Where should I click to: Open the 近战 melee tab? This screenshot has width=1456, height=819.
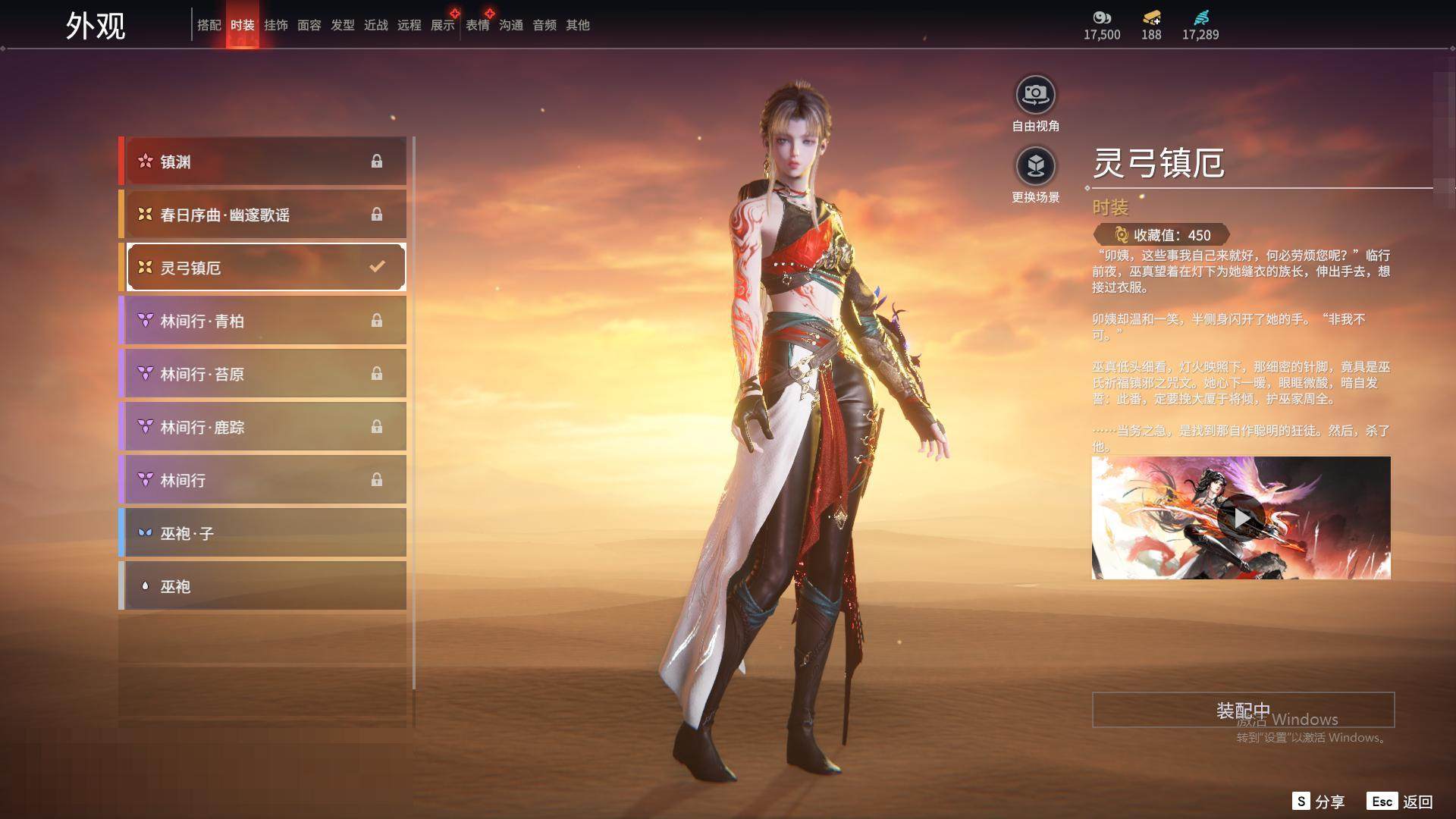click(x=375, y=25)
